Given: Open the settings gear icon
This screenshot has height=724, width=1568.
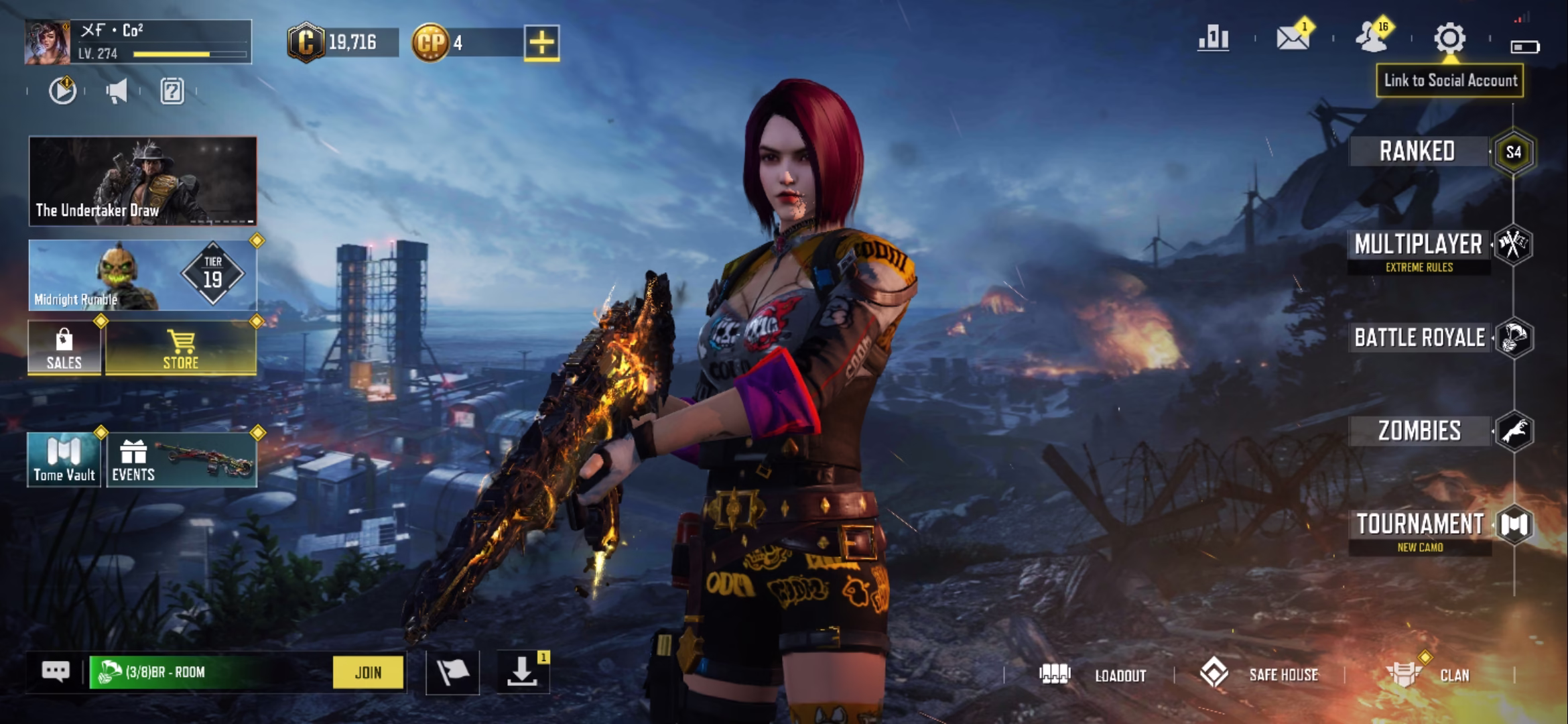Looking at the screenshot, I should pyautogui.click(x=1449, y=39).
